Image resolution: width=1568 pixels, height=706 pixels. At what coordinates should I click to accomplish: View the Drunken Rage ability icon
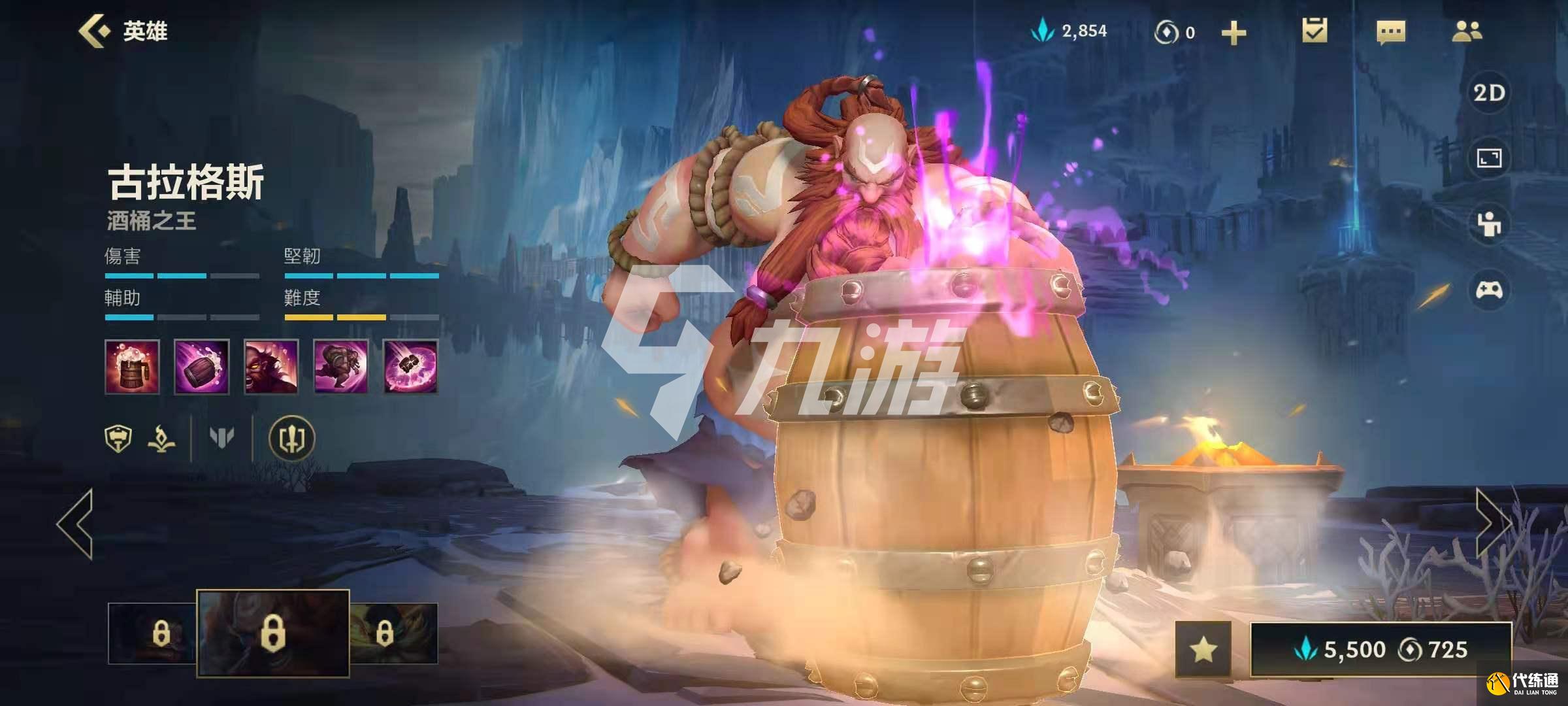pyautogui.click(x=271, y=367)
